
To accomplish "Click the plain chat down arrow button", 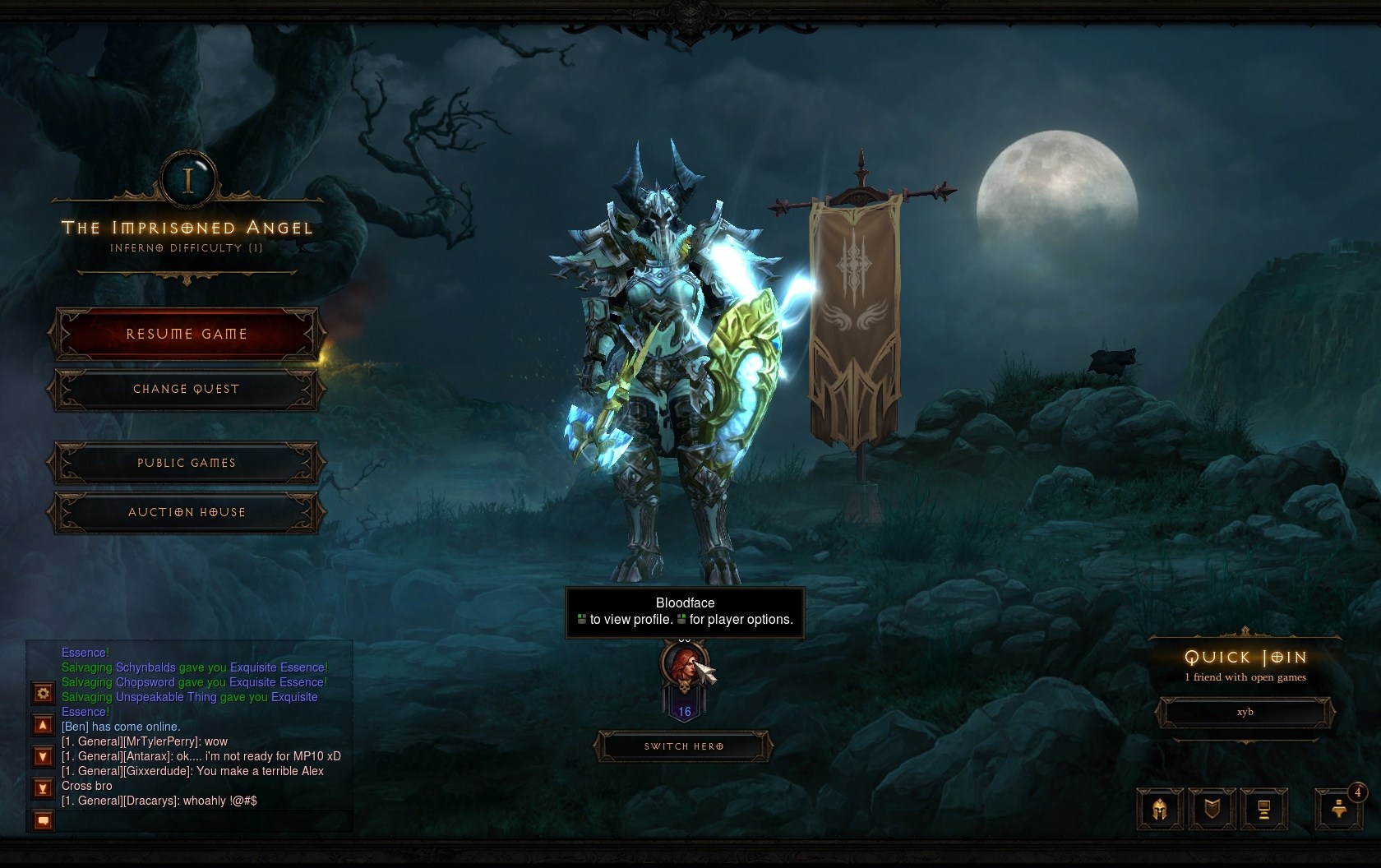I will [x=44, y=756].
